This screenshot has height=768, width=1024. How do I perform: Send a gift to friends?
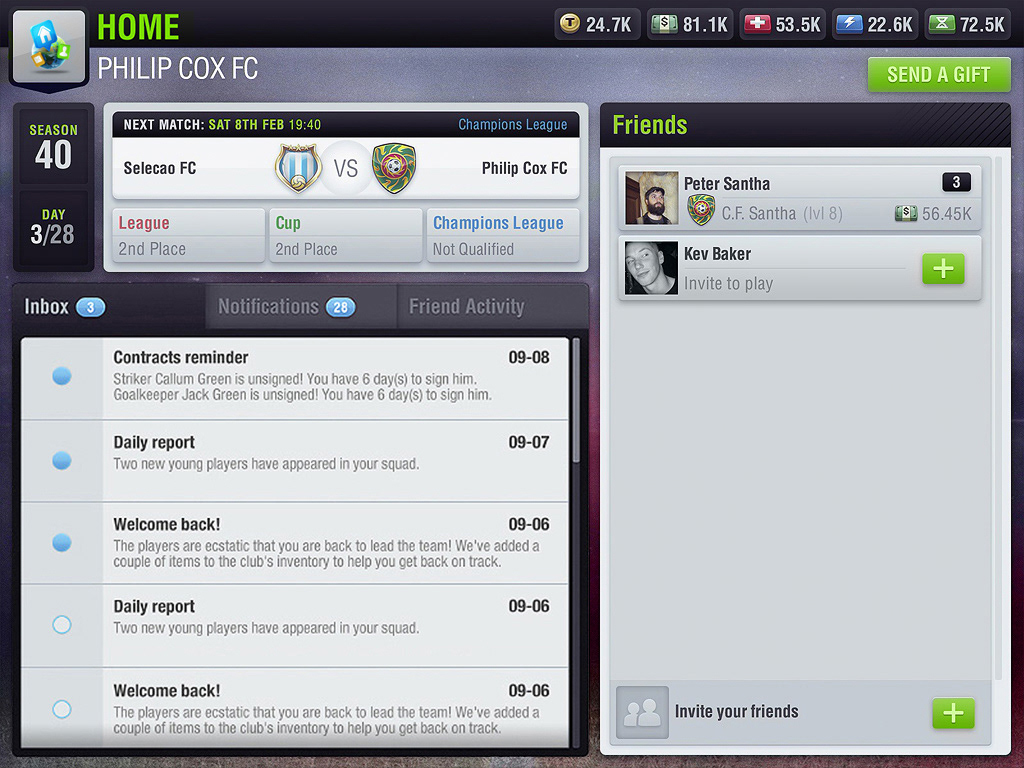pos(938,75)
